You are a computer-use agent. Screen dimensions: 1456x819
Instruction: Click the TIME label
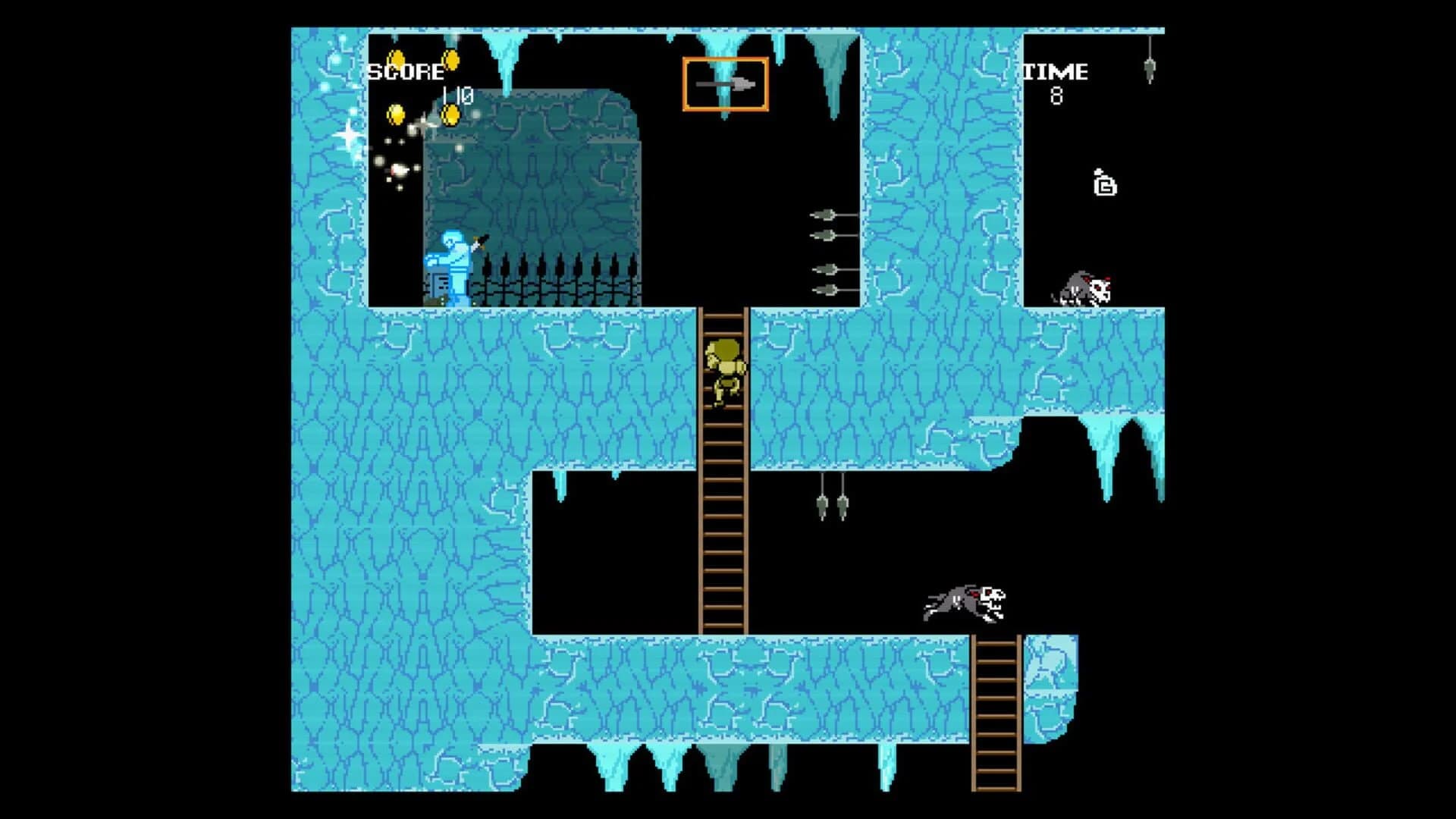tap(1056, 72)
